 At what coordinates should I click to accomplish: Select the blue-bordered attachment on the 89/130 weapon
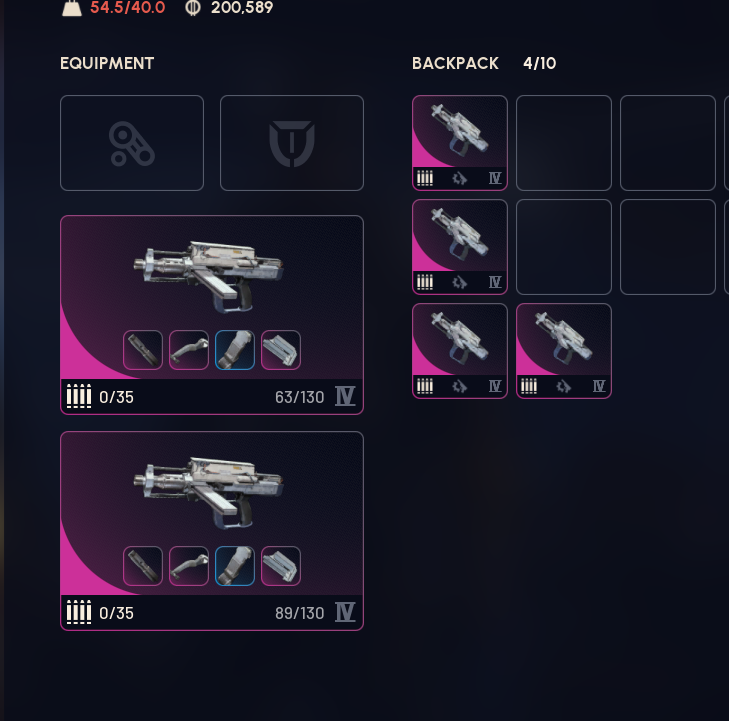[235, 566]
